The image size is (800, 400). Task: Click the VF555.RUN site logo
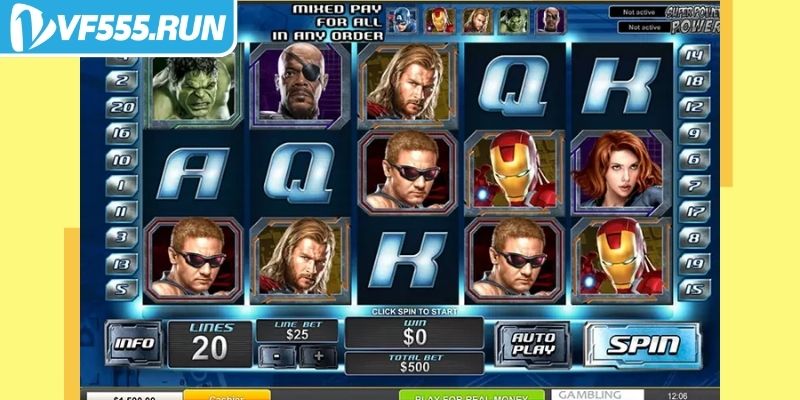(118, 27)
